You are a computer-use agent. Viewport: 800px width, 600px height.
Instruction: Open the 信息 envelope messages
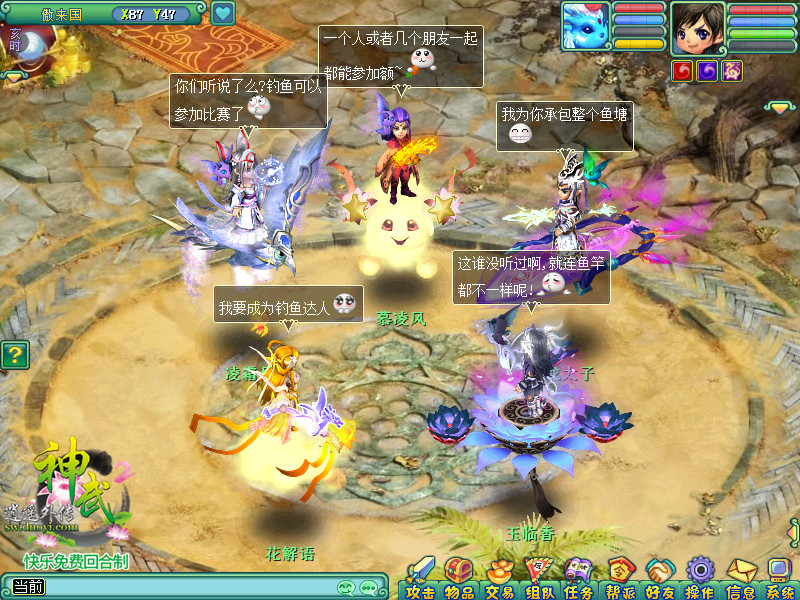[740, 577]
